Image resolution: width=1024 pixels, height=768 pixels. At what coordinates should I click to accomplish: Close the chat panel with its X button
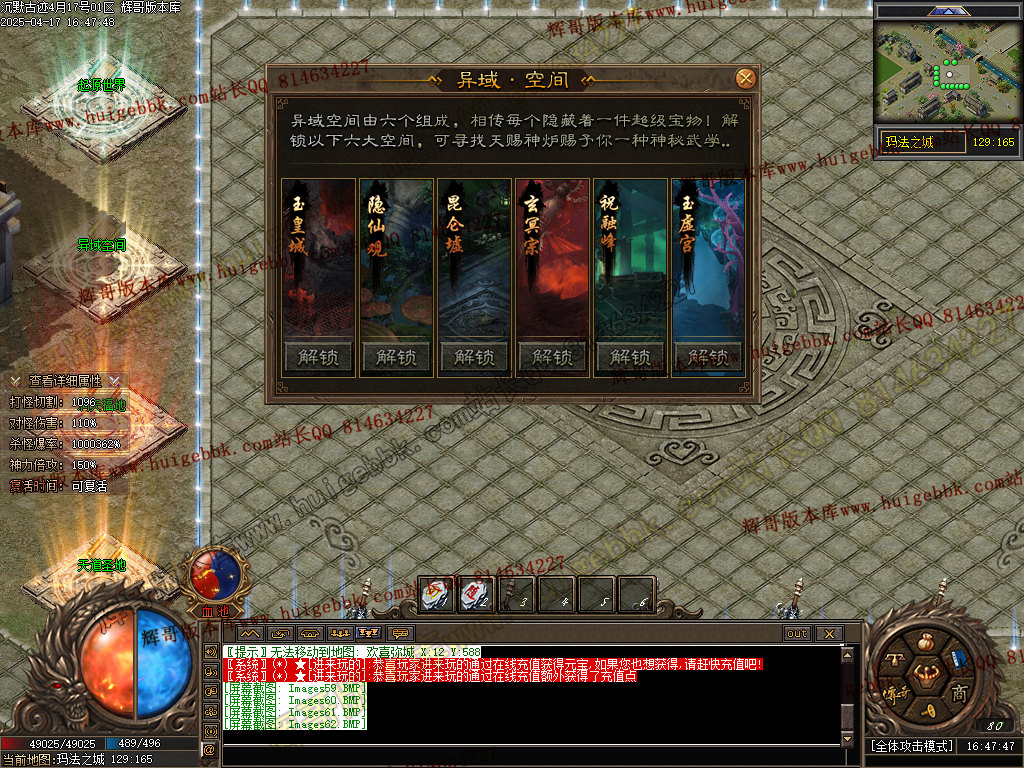click(x=828, y=634)
